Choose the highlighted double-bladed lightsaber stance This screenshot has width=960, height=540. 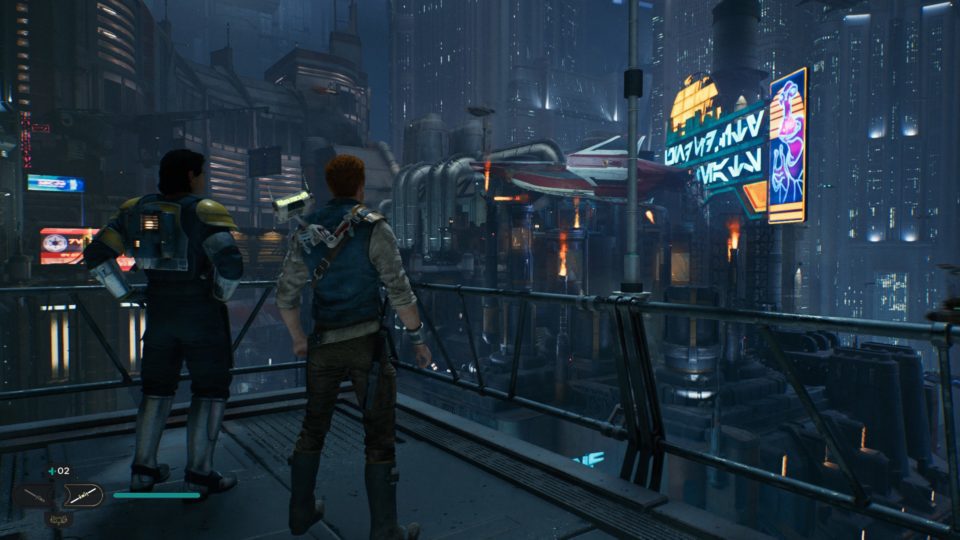82,494
